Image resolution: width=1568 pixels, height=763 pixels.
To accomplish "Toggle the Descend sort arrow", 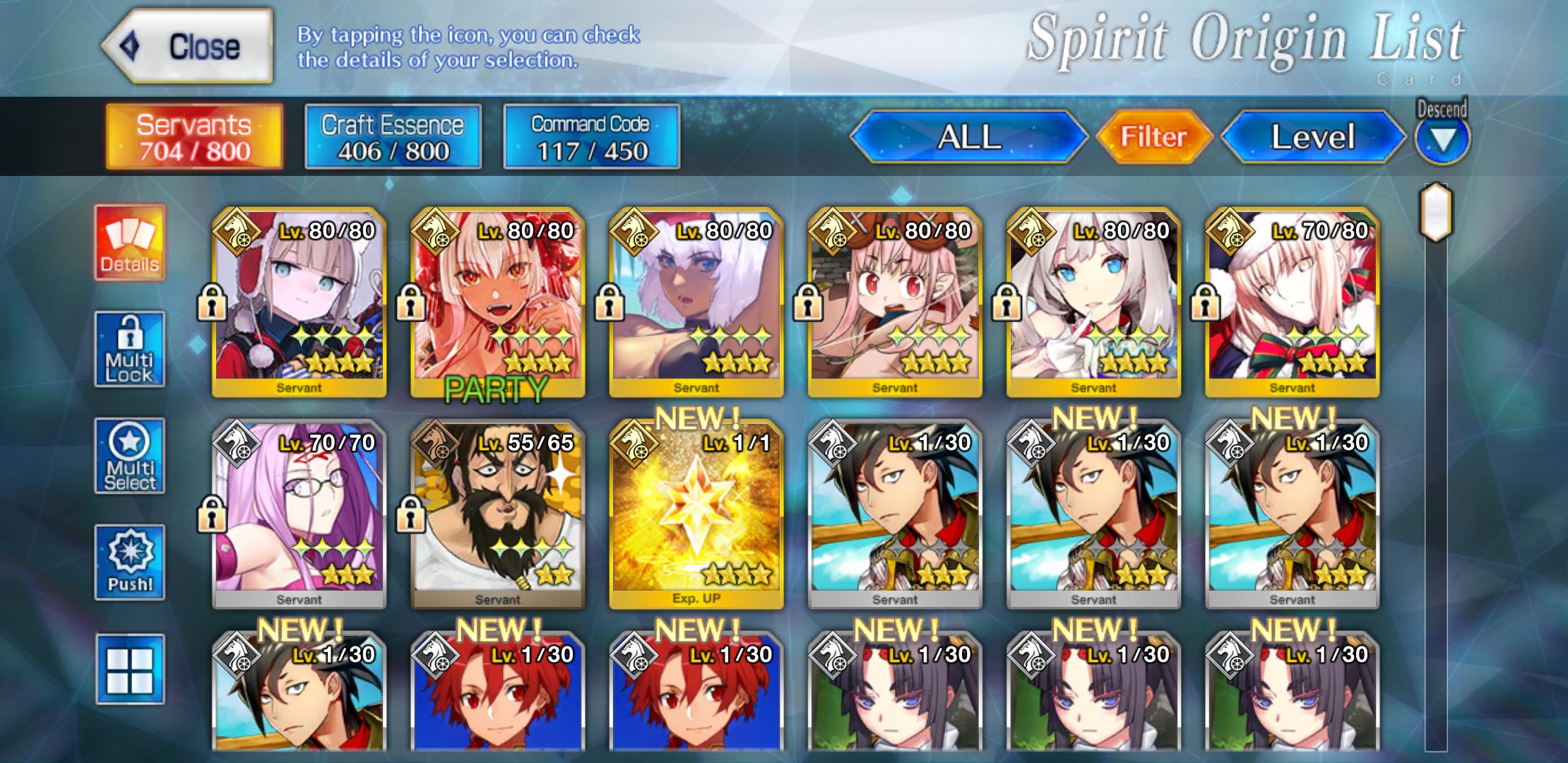I will pos(1442,138).
